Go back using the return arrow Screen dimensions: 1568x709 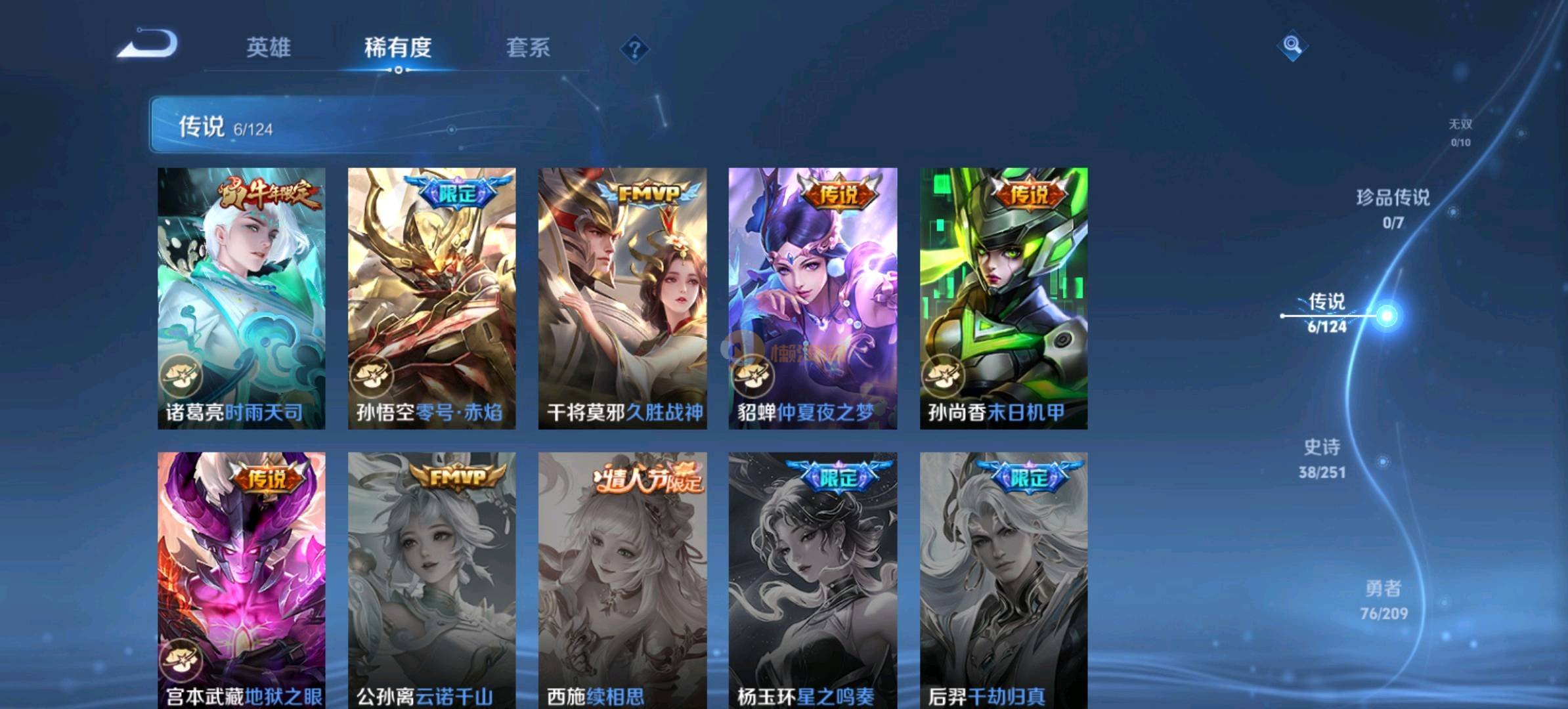148,45
